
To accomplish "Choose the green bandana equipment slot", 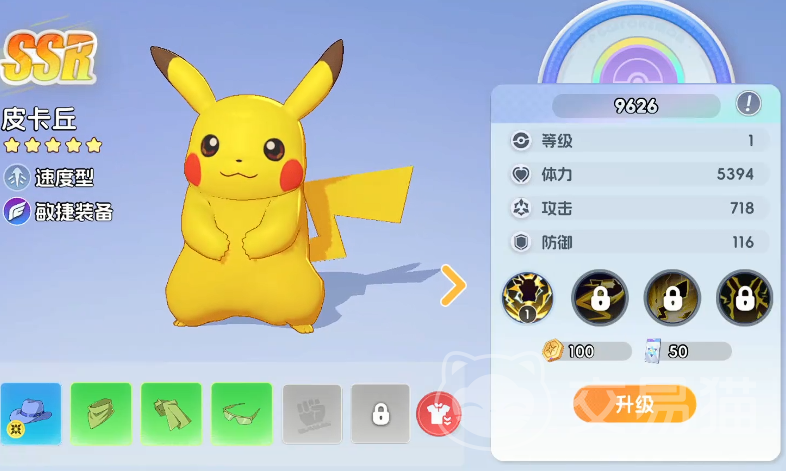I will coord(101,413).
